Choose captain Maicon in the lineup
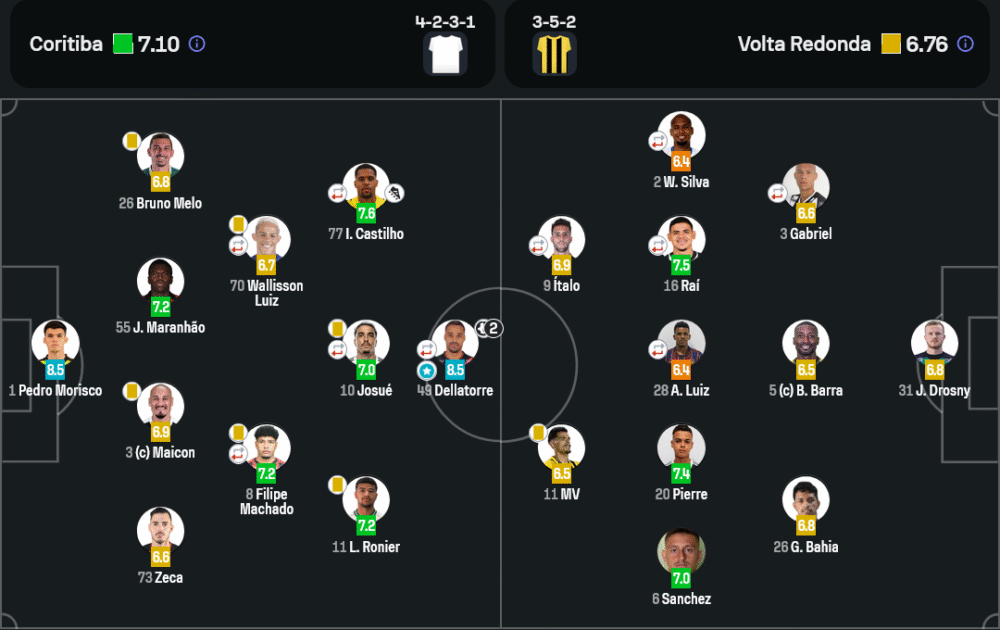 pos(160,407)
